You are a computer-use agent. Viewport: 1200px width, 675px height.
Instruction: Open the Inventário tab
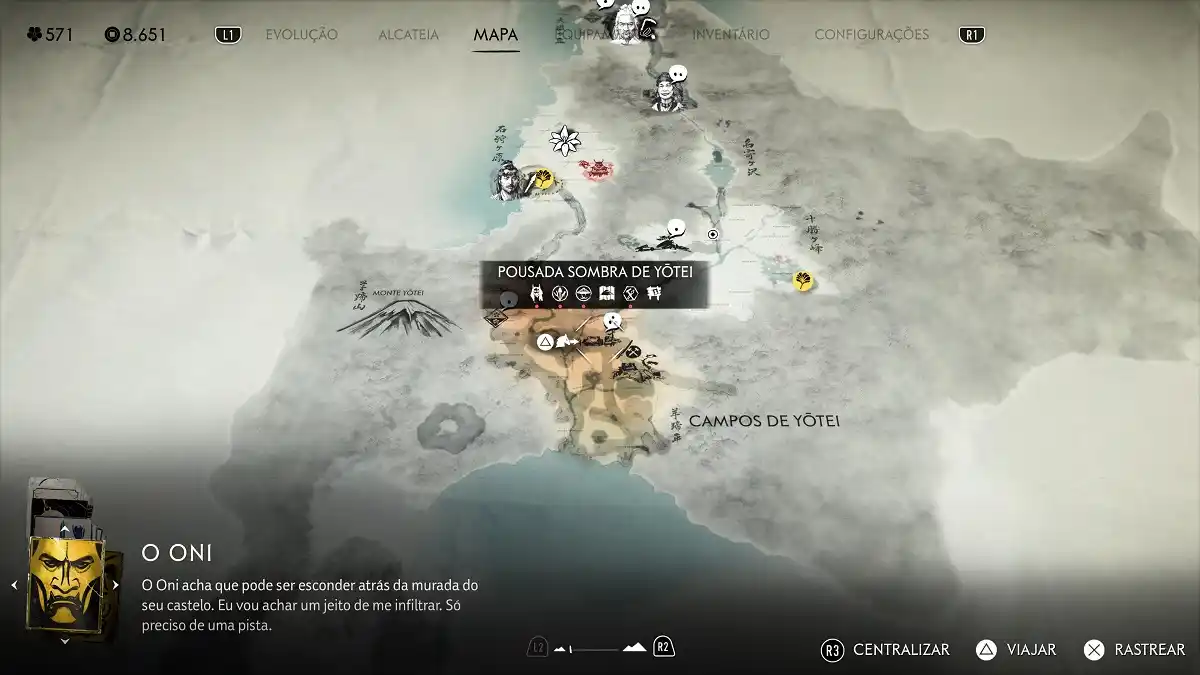(x=731, y=35)
